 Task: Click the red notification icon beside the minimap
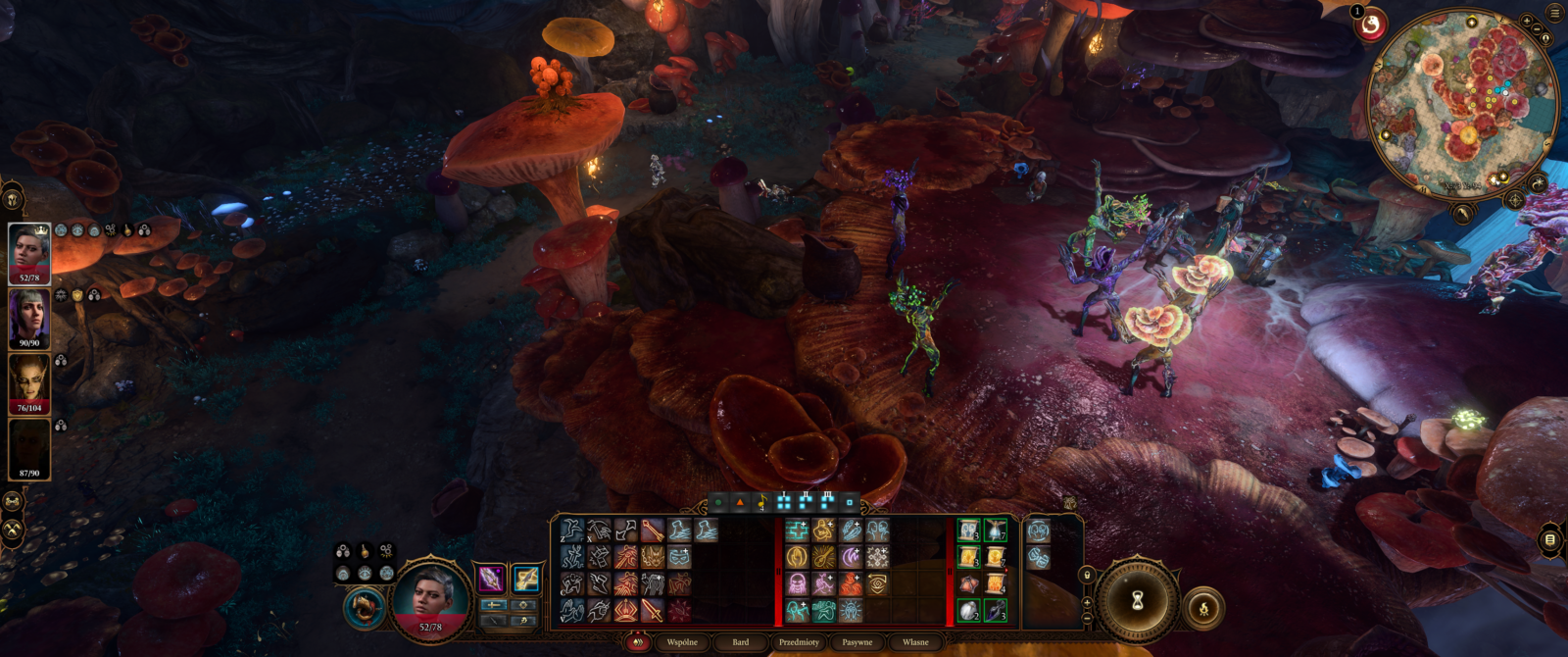pos(1370,25)
